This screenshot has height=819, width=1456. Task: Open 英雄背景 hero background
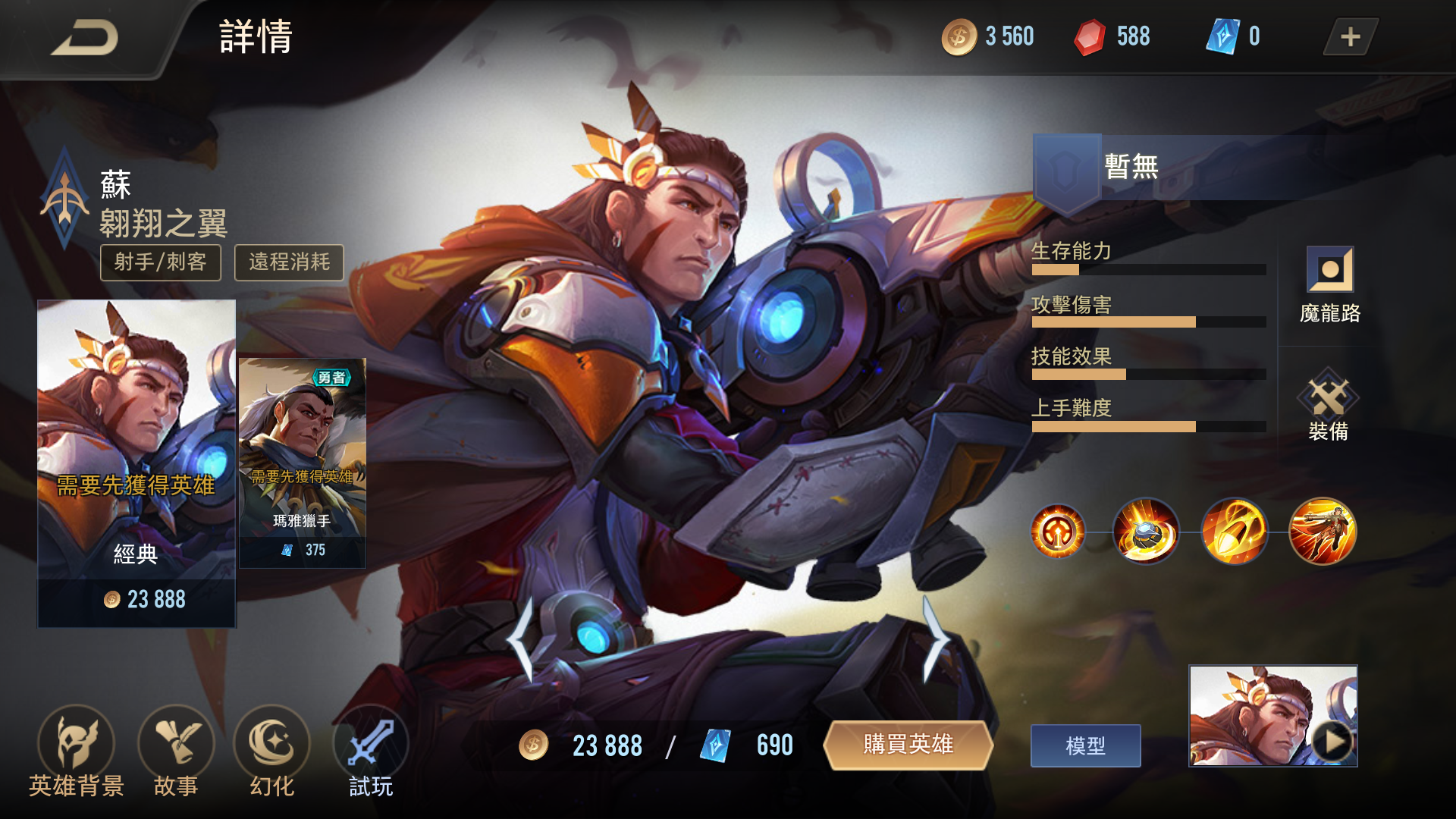76,751
